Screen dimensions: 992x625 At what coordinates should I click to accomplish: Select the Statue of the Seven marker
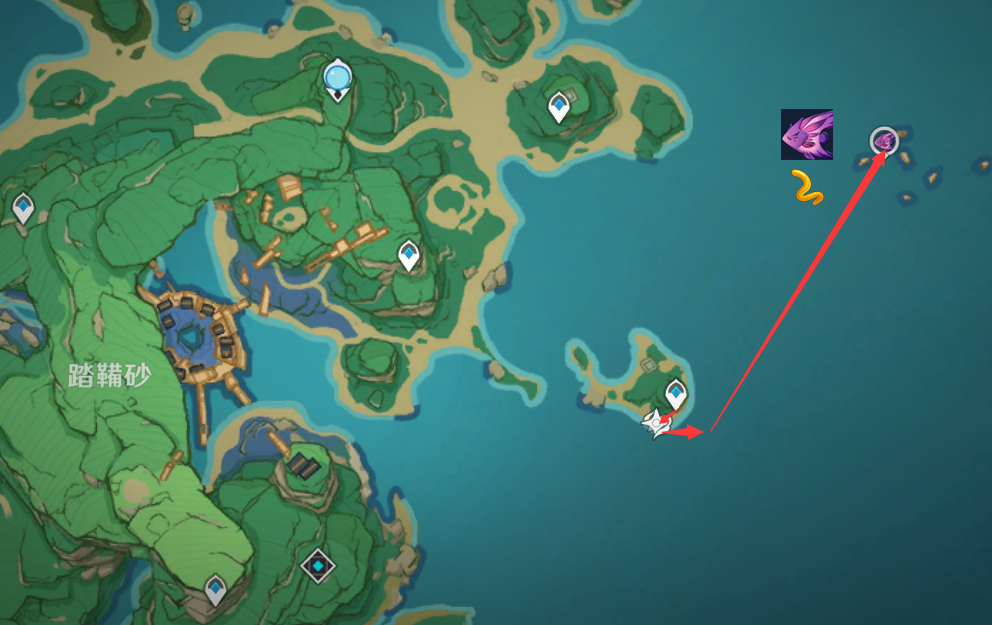[338, 77]
